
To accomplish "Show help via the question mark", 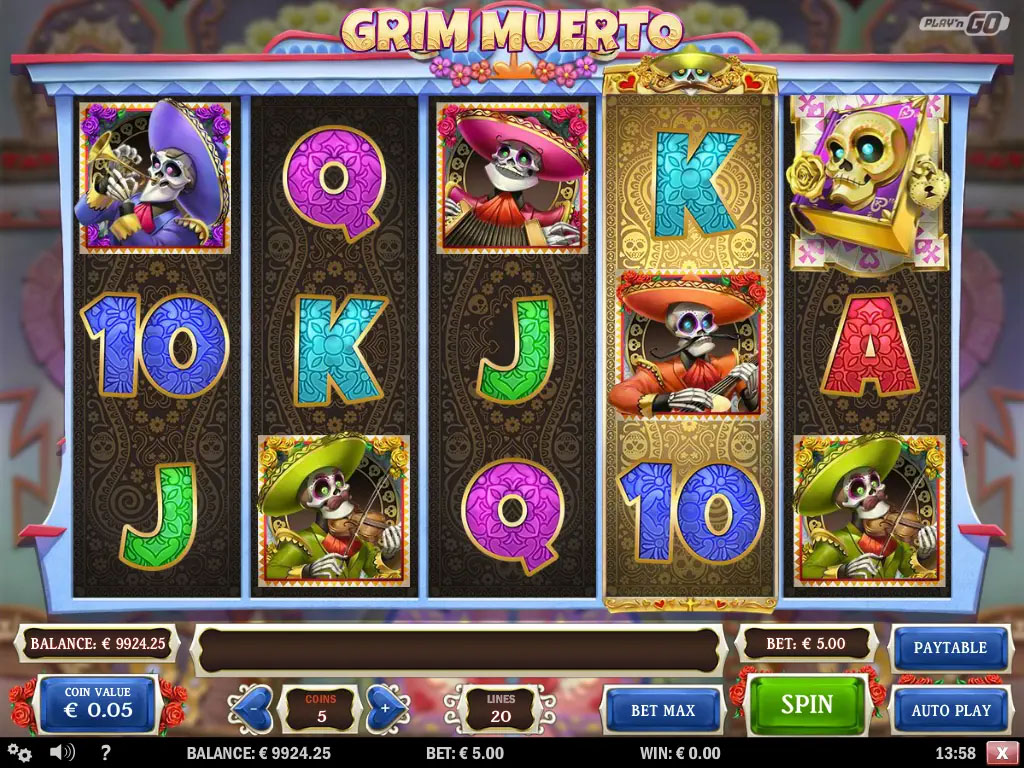I will click(106, 753).
